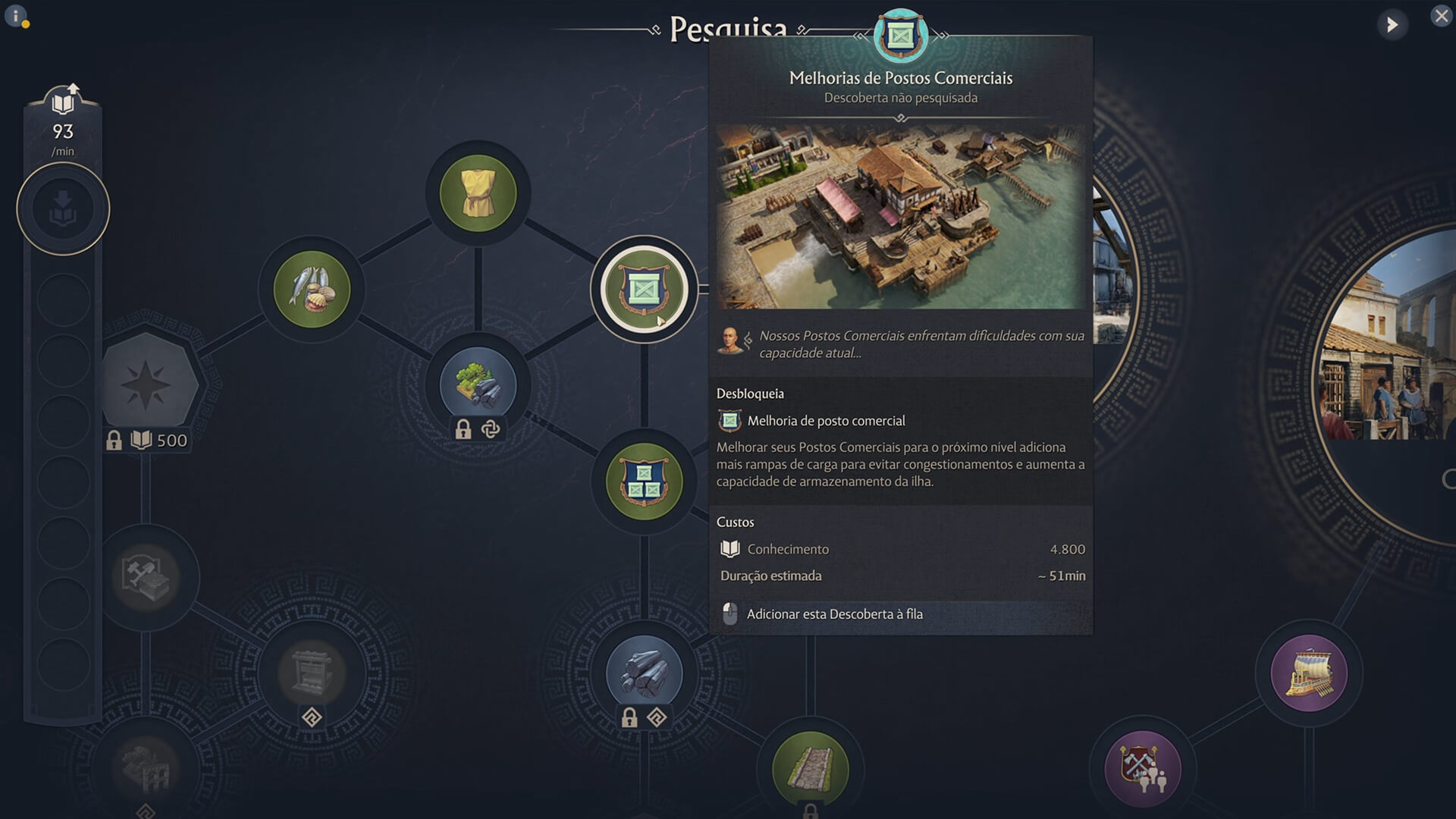This screenshot has width=1456, height=819.
Task: Select the yellow tunic clothing research node
Action: point(476,193)
